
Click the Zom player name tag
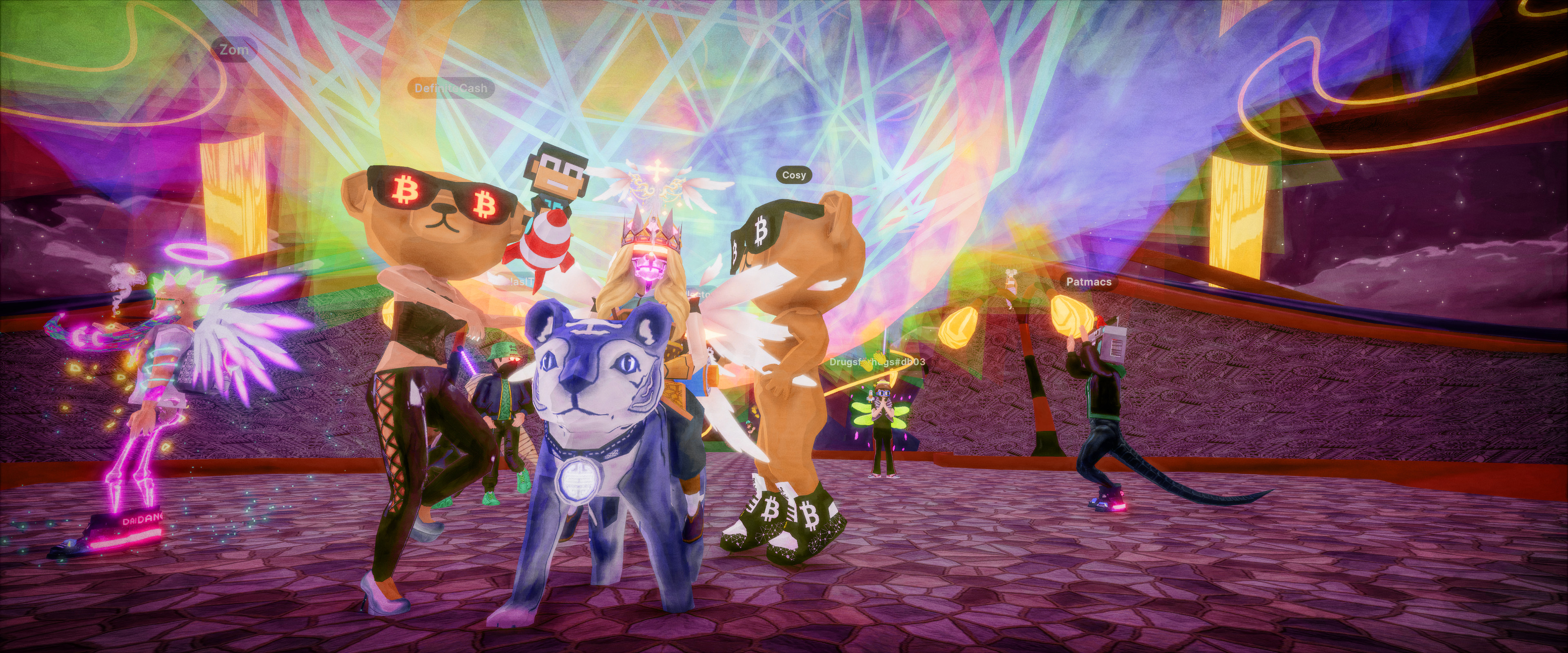[234, 50]
